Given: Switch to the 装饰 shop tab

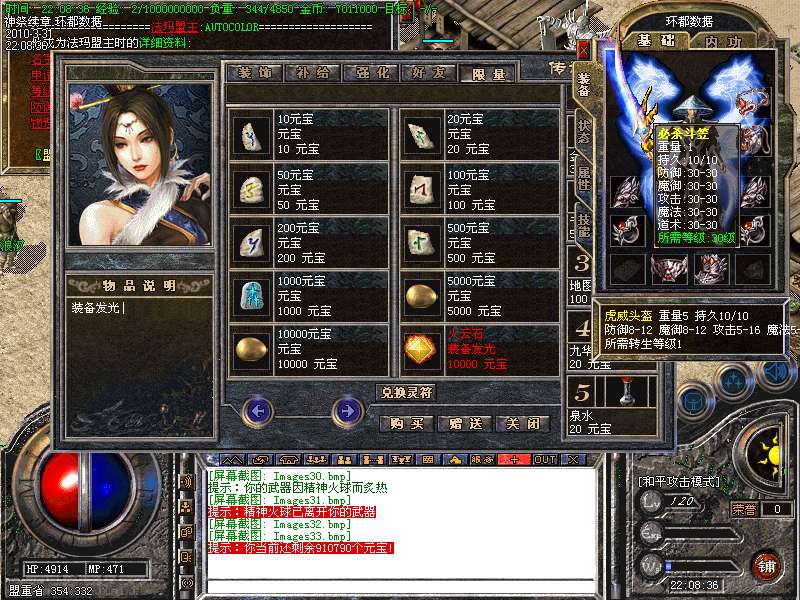Looking at the screenshot, I should 254,73.
